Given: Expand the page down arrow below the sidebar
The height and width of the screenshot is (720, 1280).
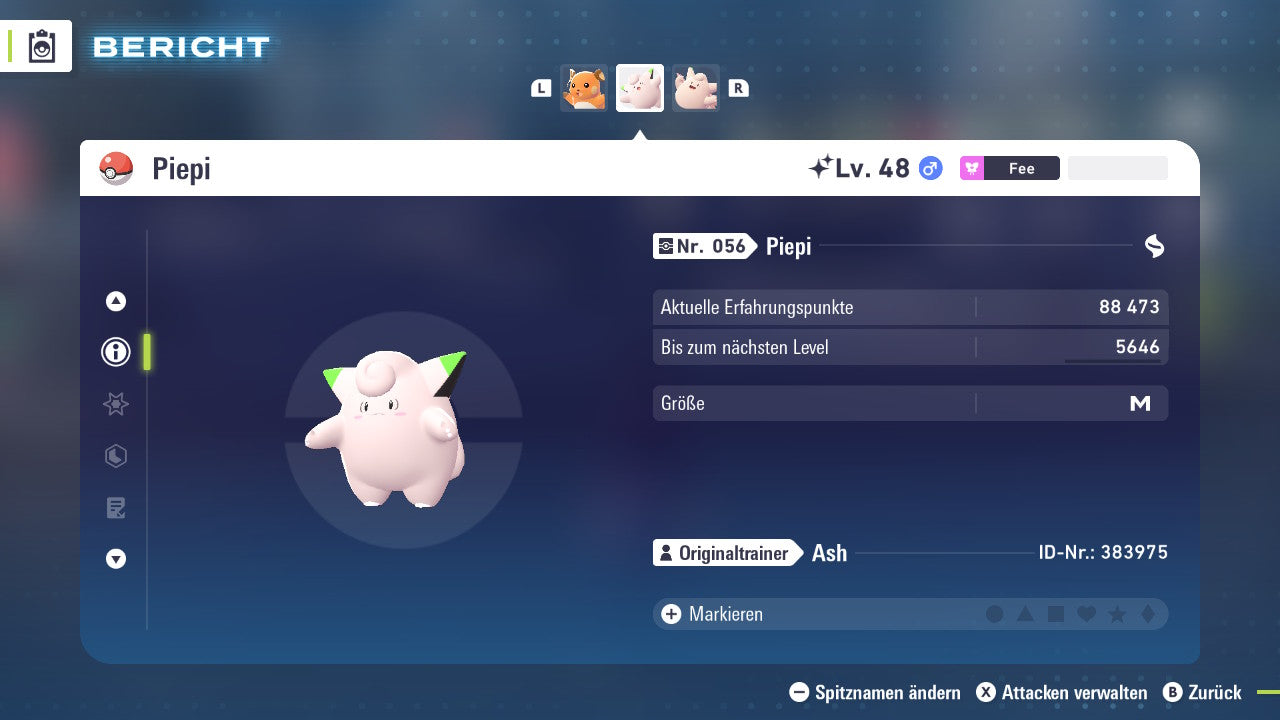Looking at the screenshot, I should 115,559.
